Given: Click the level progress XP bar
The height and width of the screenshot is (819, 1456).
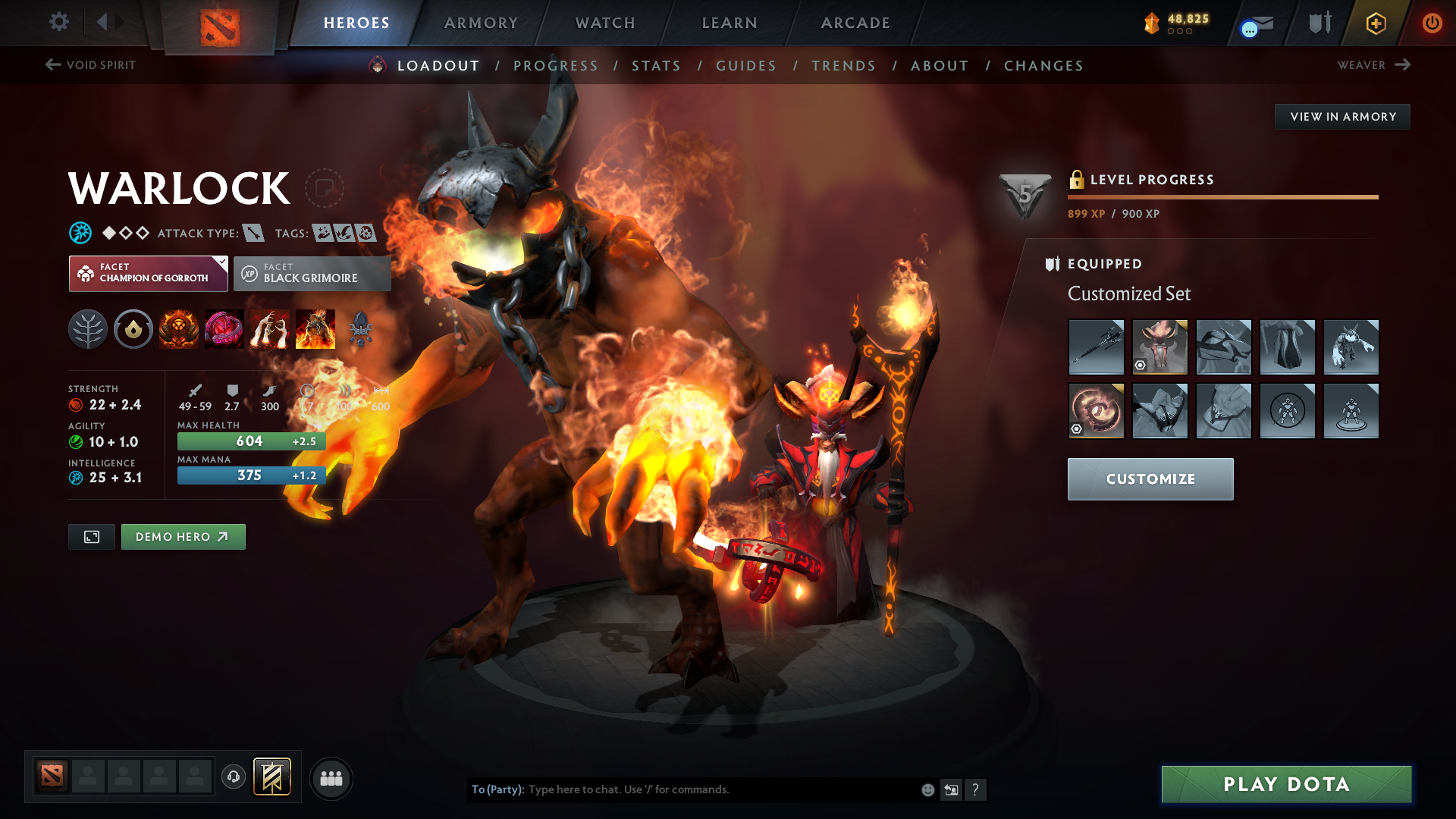Looking at the screenshot, I should click(x=1222, y=197).
